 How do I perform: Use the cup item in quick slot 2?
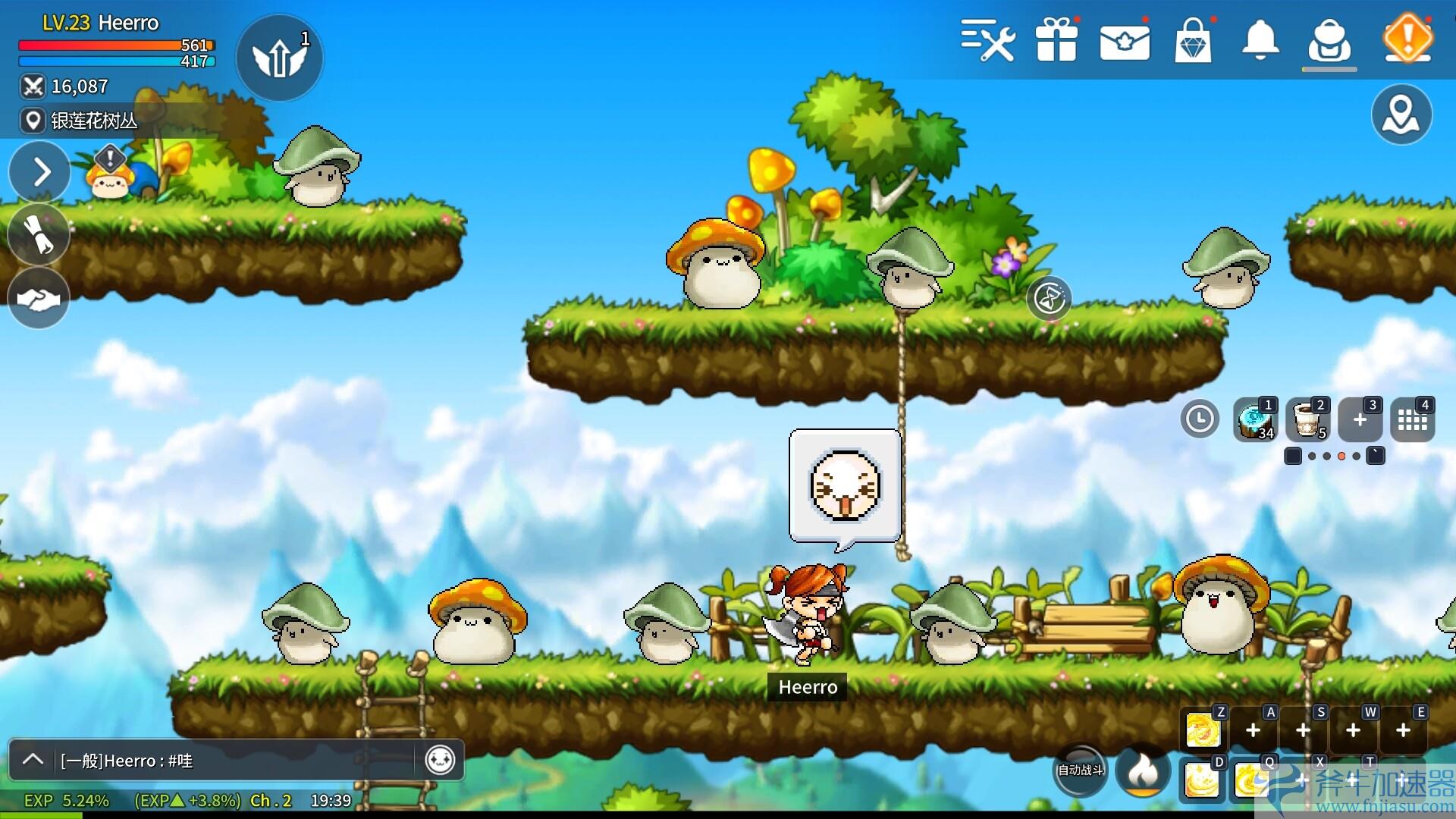[1307, 419]
